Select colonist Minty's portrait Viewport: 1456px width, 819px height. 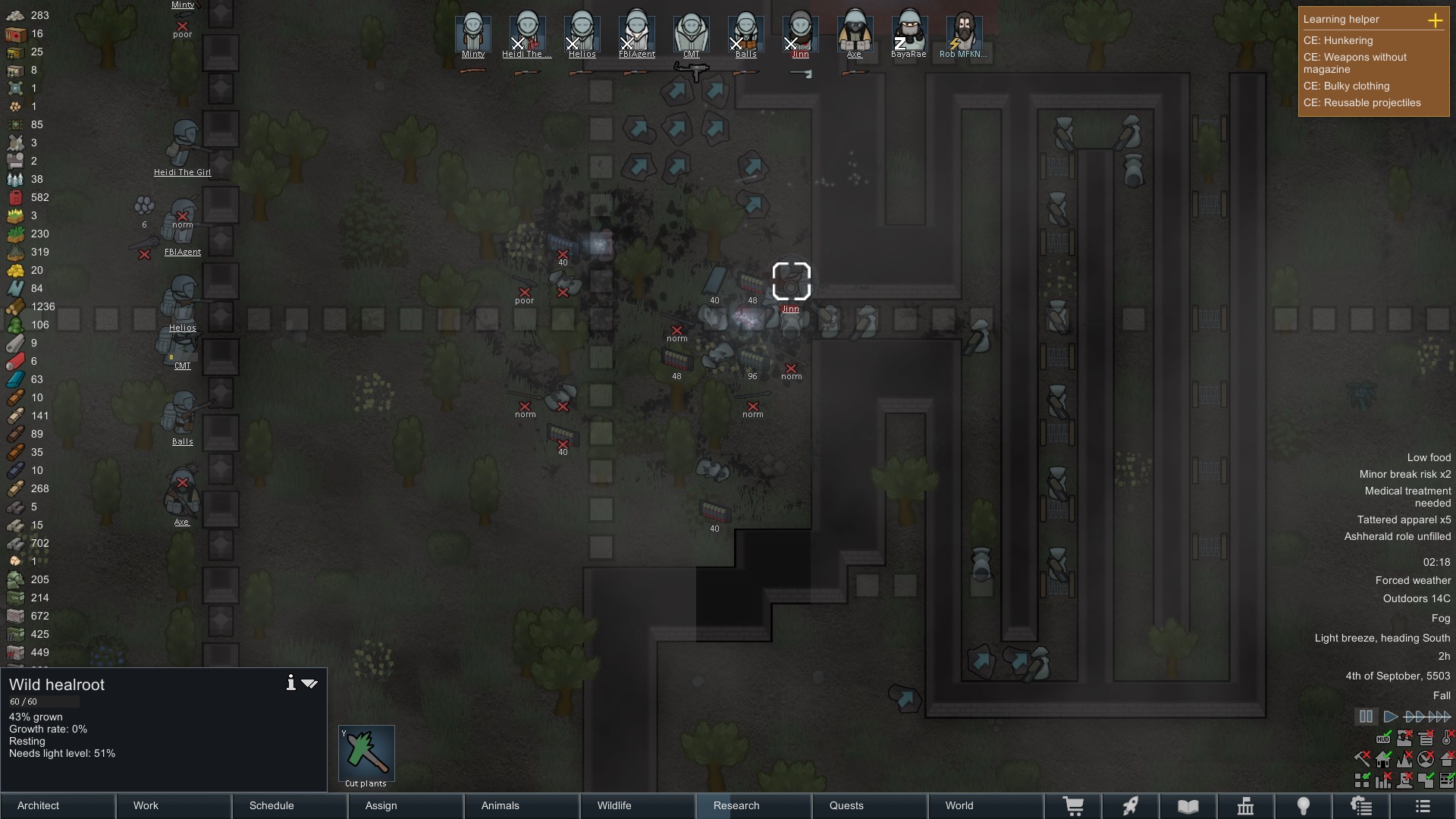[473, 33]
